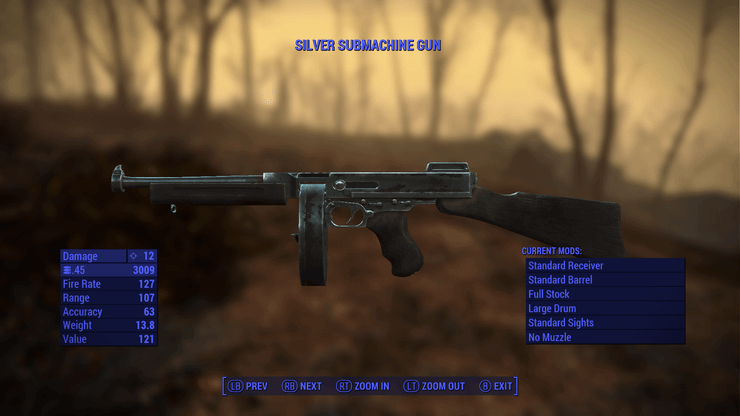Select the Large Drum mod row

pos(605,309)
